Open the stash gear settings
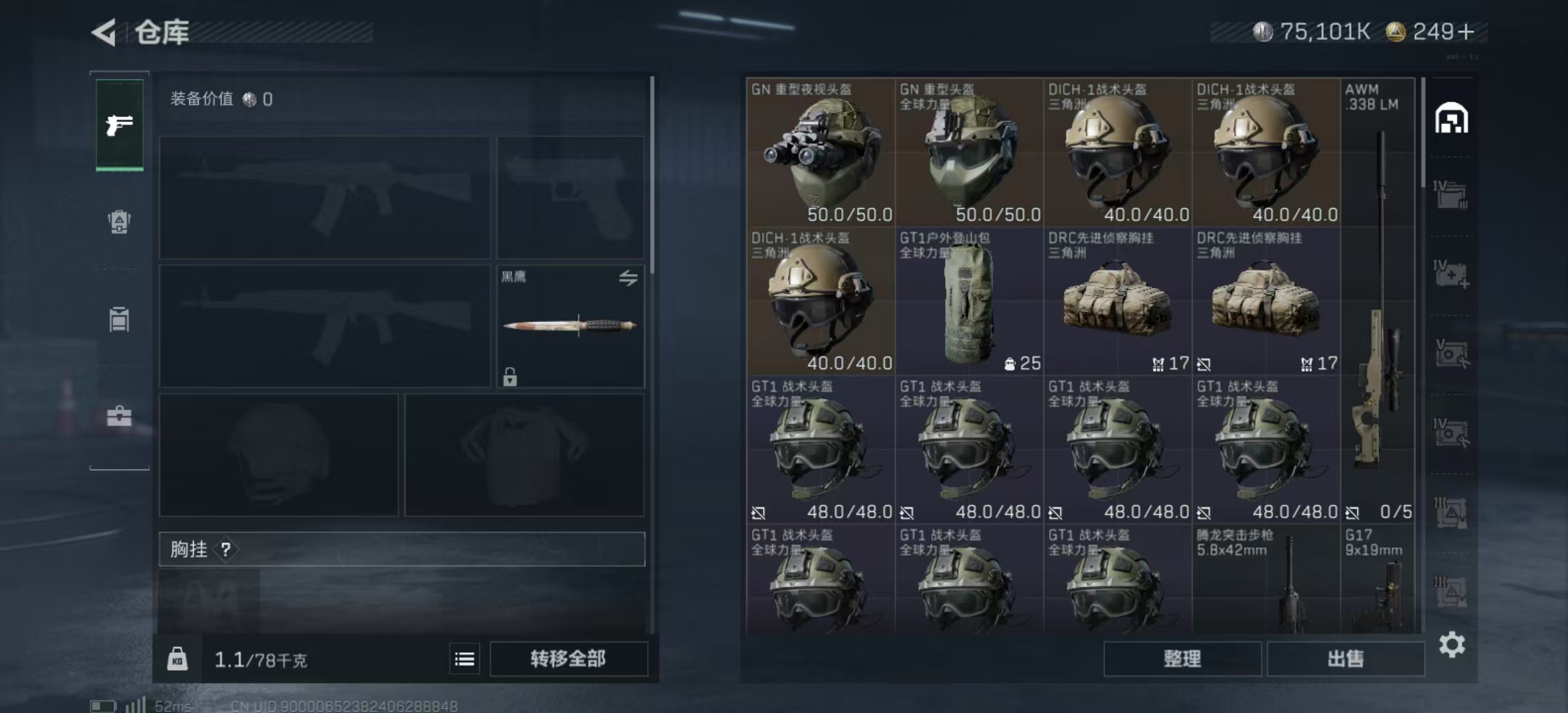1568x713 pixels. point(1452,644)
